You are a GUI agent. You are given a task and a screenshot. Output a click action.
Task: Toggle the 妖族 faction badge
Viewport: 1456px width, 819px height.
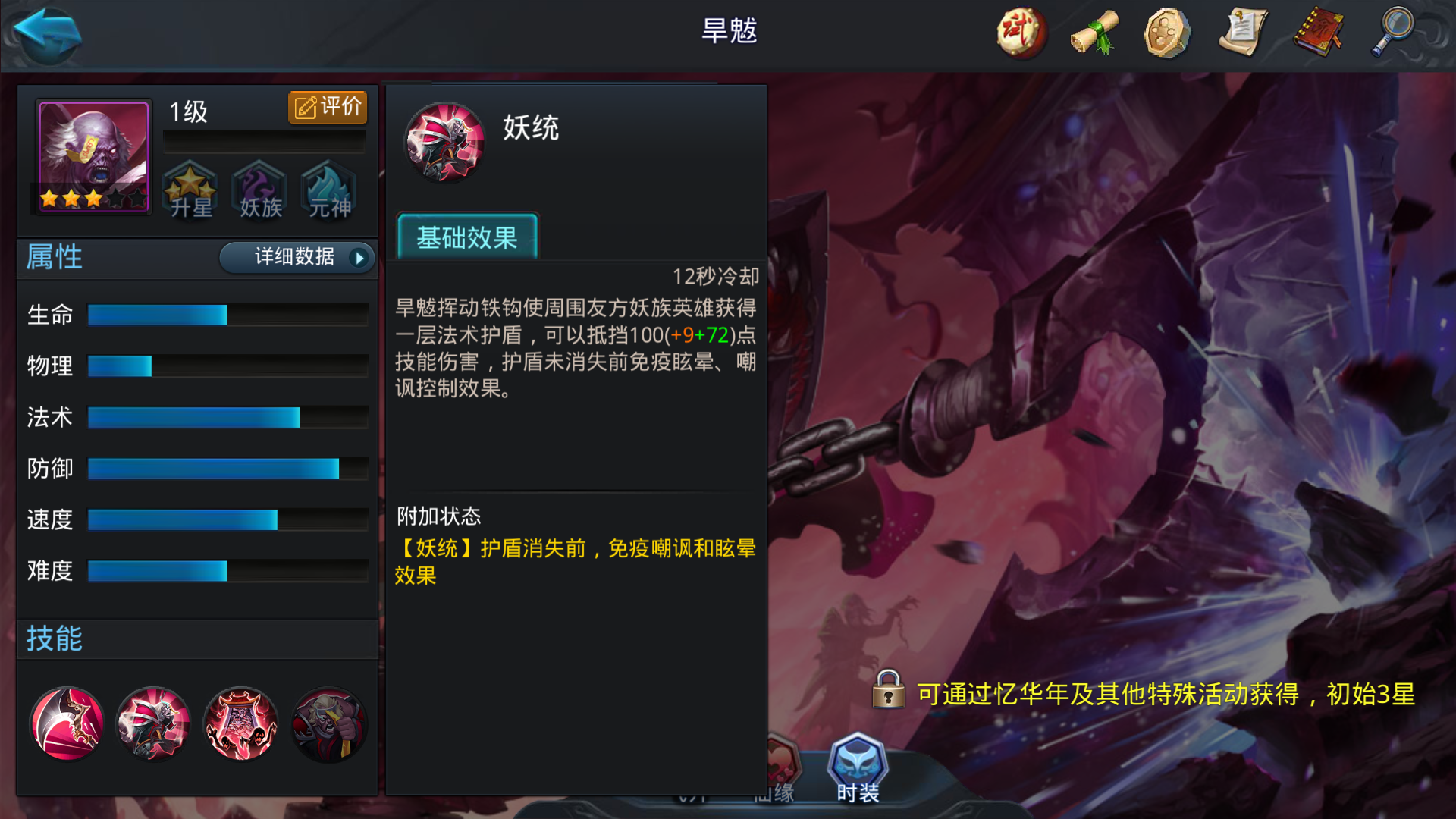[x=259, y=191]
